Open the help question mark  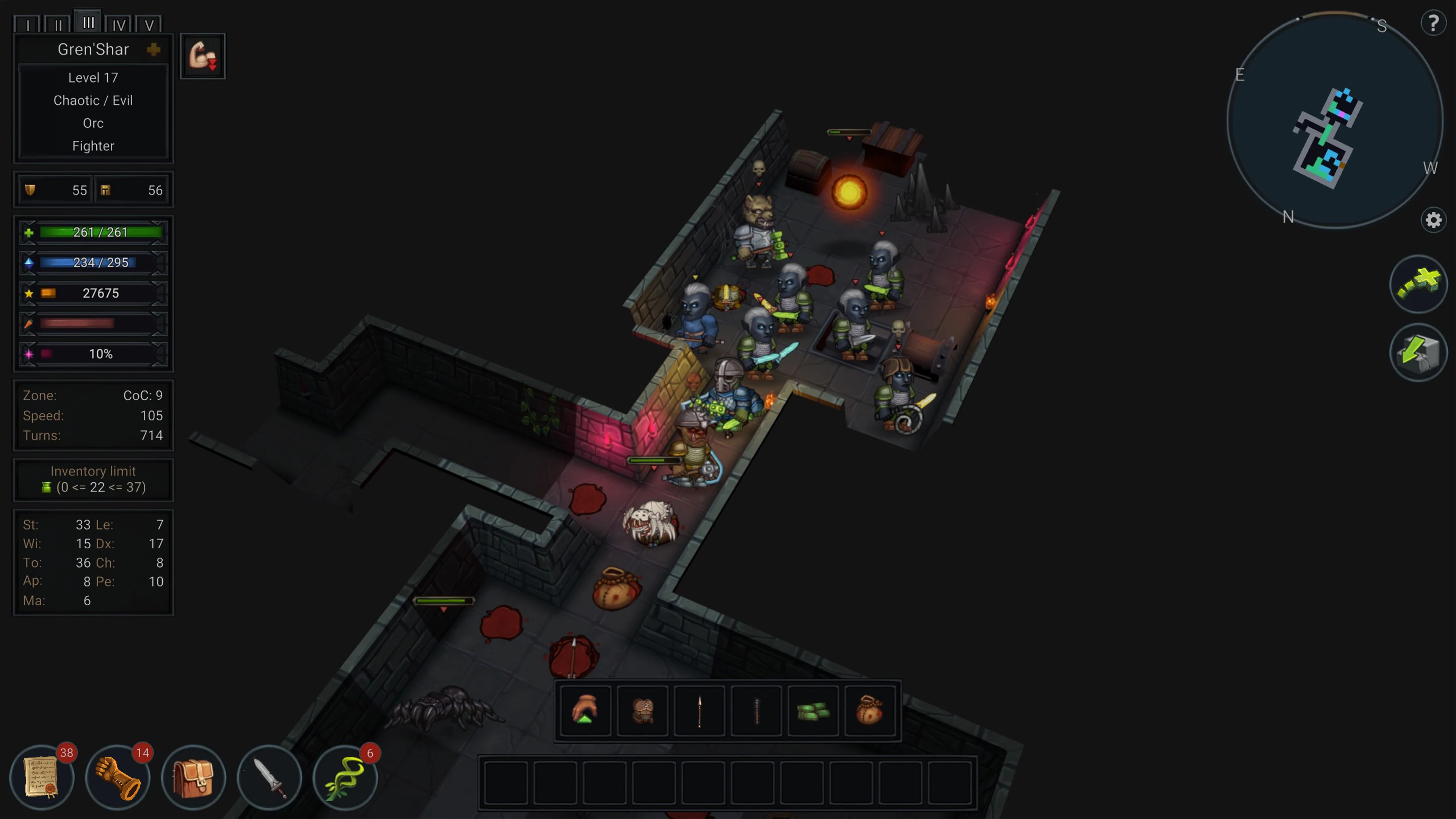tap(1434, 23)
